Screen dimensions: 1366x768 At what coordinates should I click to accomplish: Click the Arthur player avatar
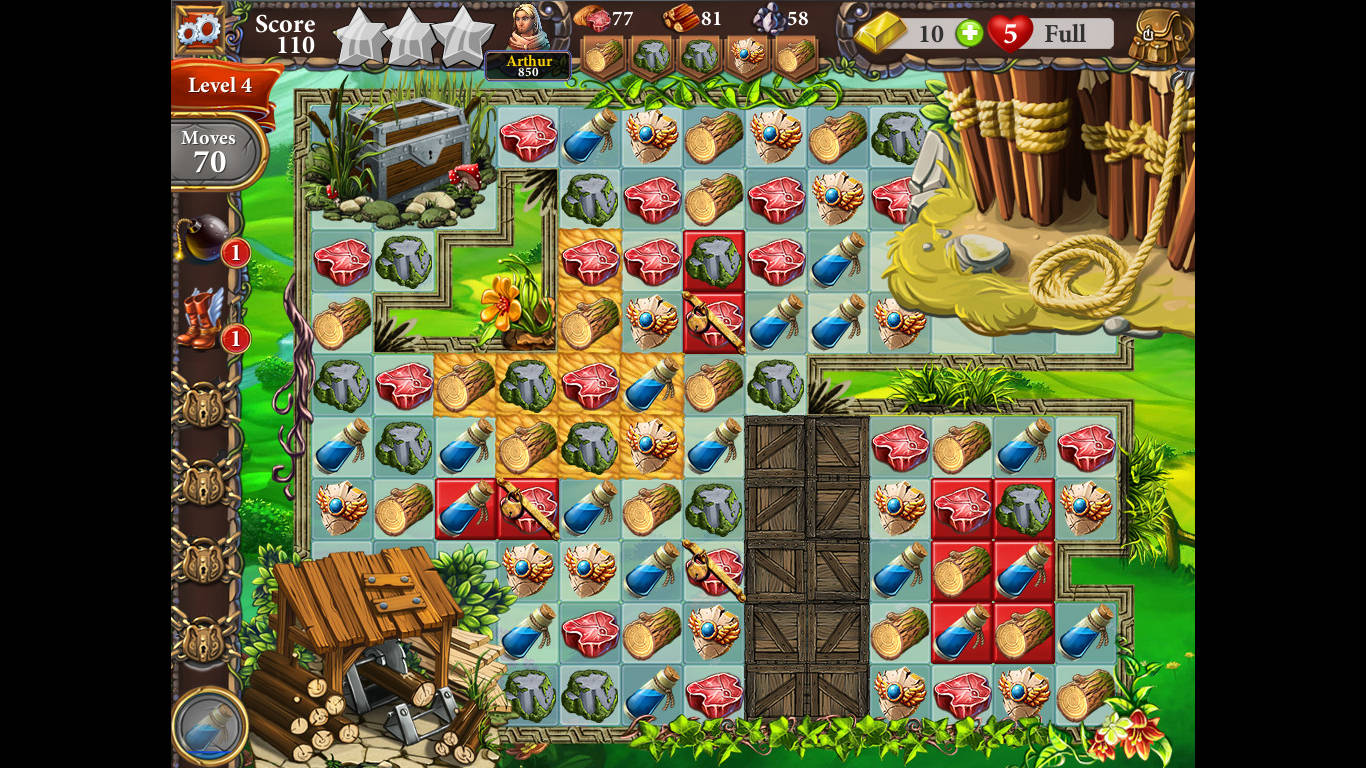coord(526,30)
